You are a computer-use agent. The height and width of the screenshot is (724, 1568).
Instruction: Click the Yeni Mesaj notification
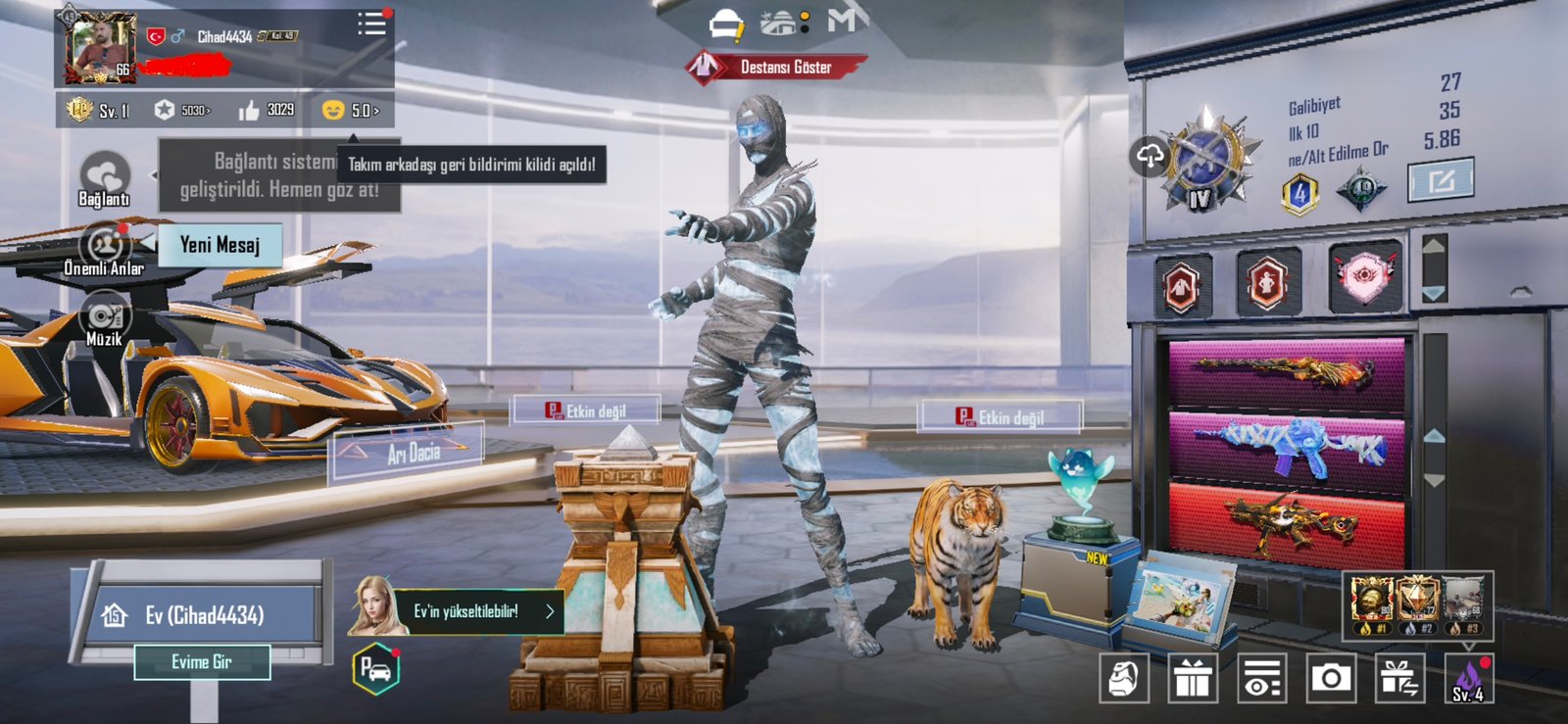(220, 245)
